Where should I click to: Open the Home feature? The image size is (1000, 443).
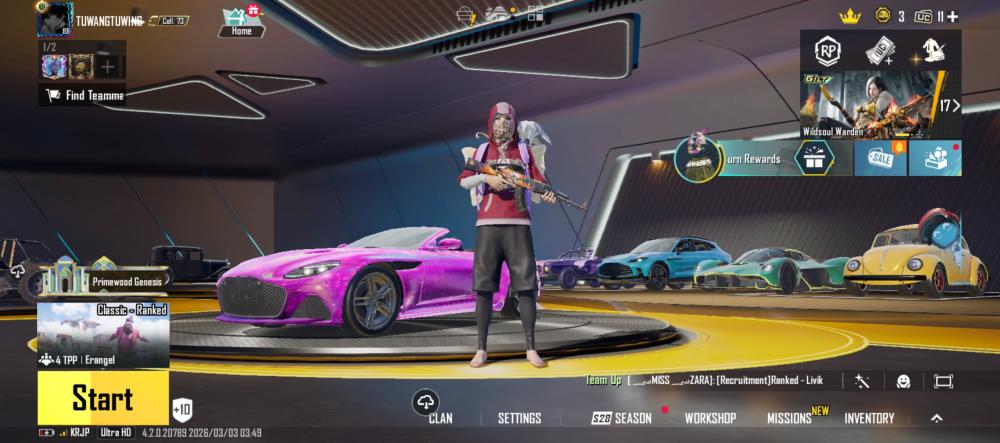(x=241, y=19)
